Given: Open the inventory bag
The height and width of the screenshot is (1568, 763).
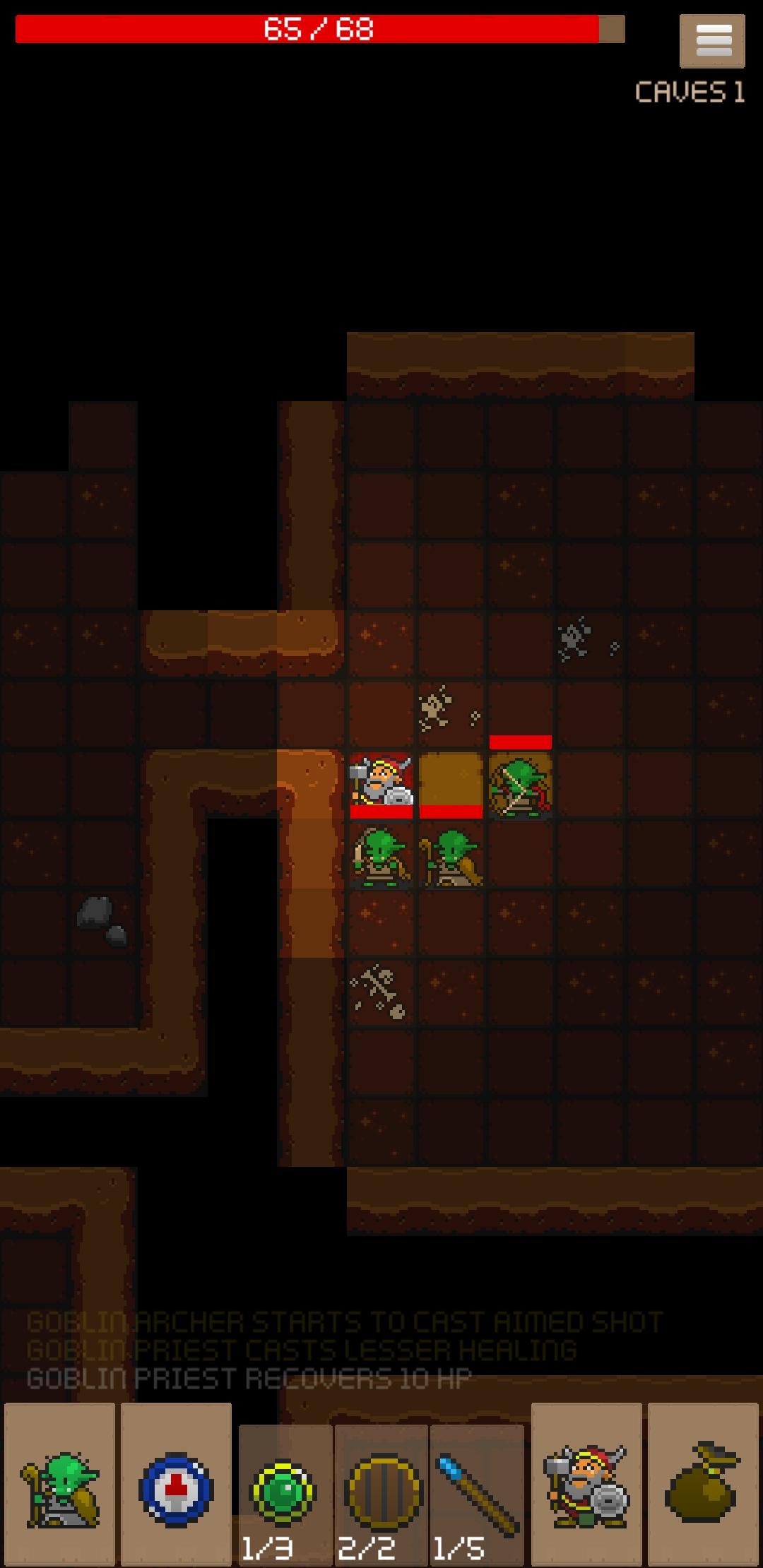Looking at the screenshot, I should pos(703,1486).
